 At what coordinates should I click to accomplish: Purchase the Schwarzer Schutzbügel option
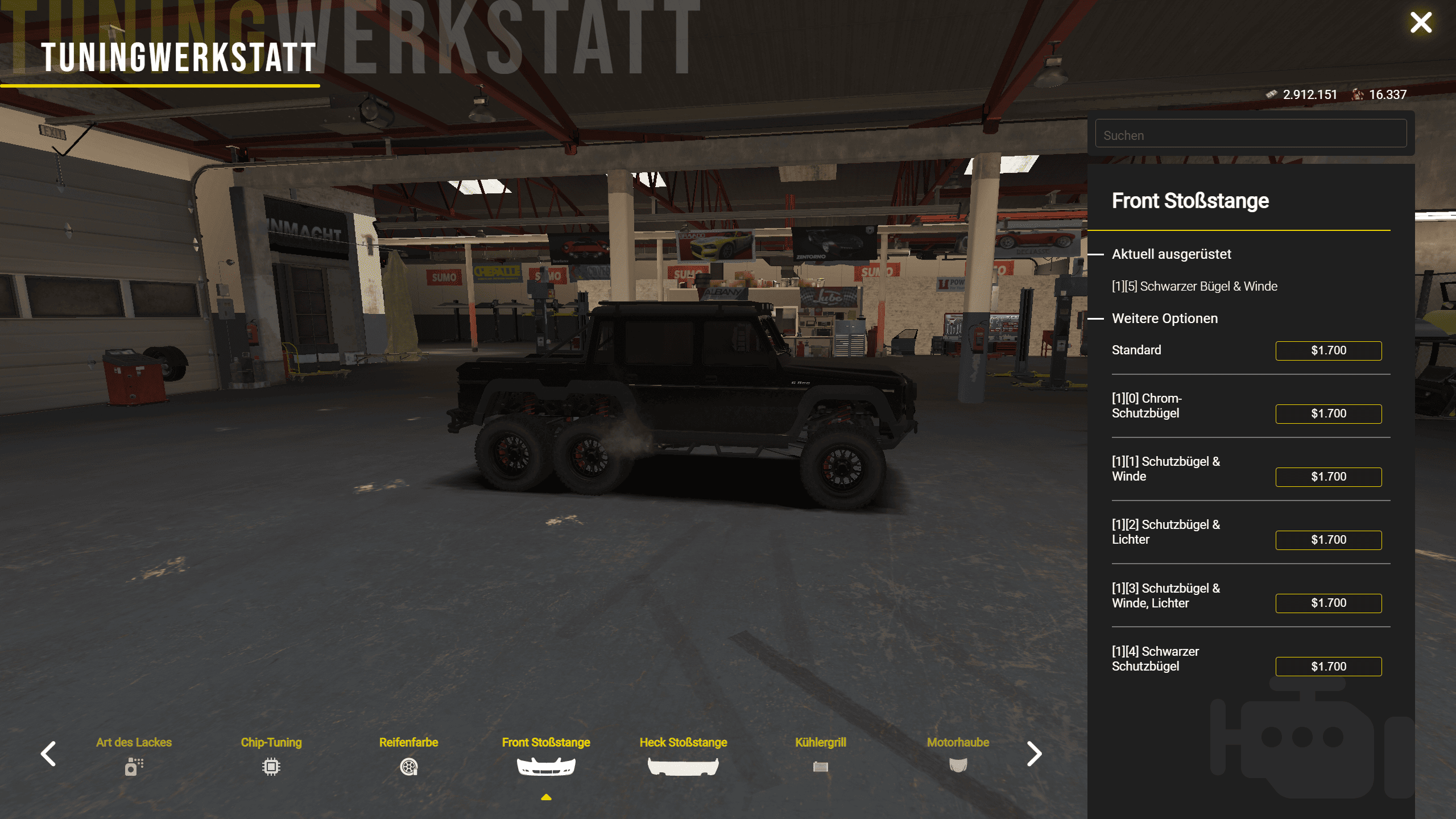pos(1328,666)
